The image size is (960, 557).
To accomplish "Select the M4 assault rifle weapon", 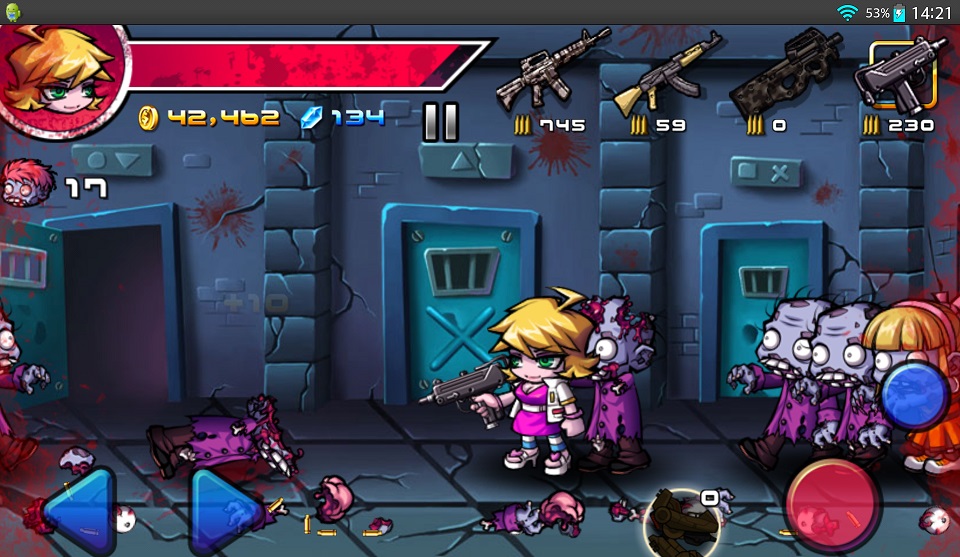I will click(x=540, y=72).
